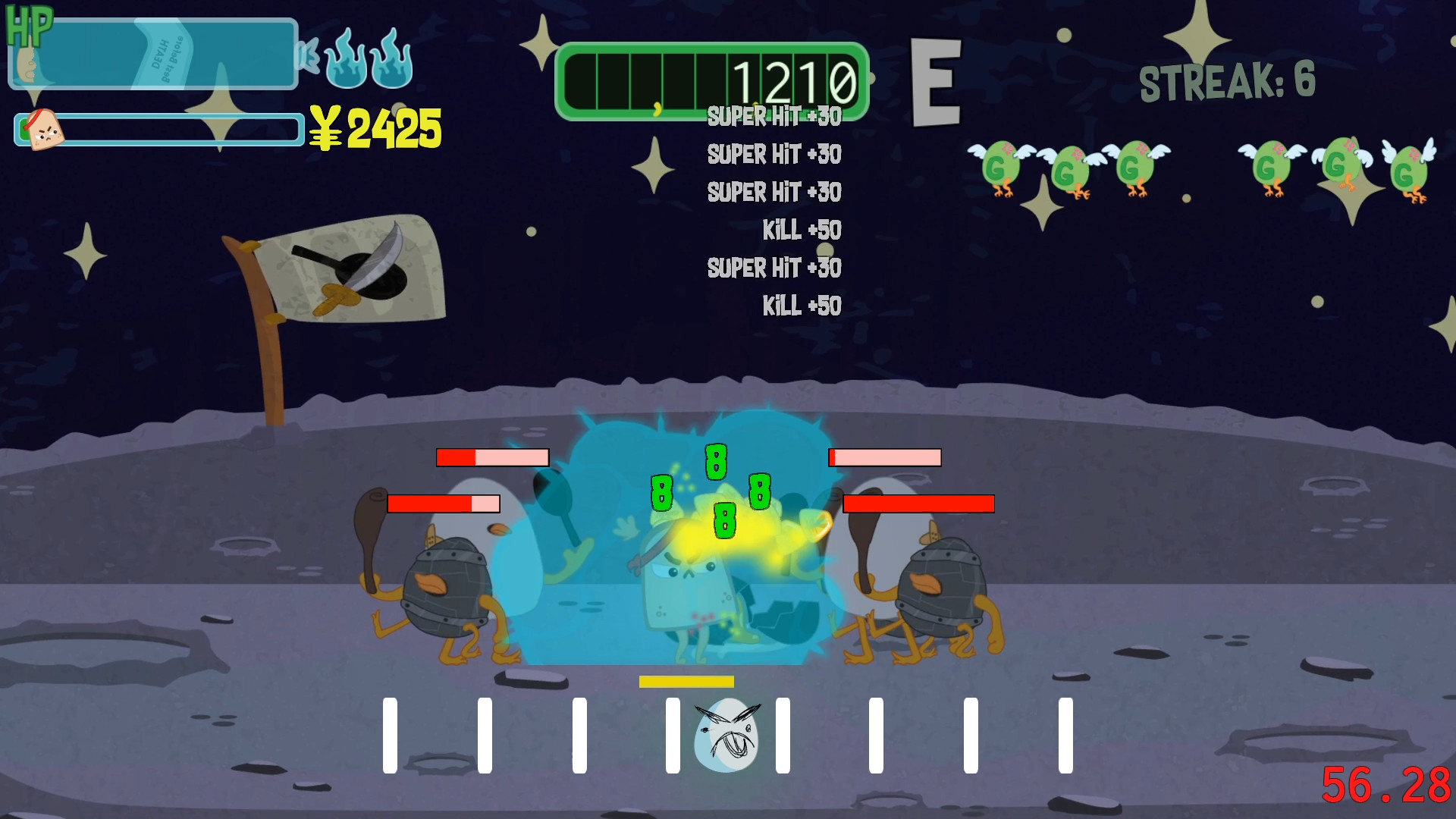Viewport: 1456px width, 819px height.
Task: Click the yellow charge bar above the egg face
Action: point(687,681)
